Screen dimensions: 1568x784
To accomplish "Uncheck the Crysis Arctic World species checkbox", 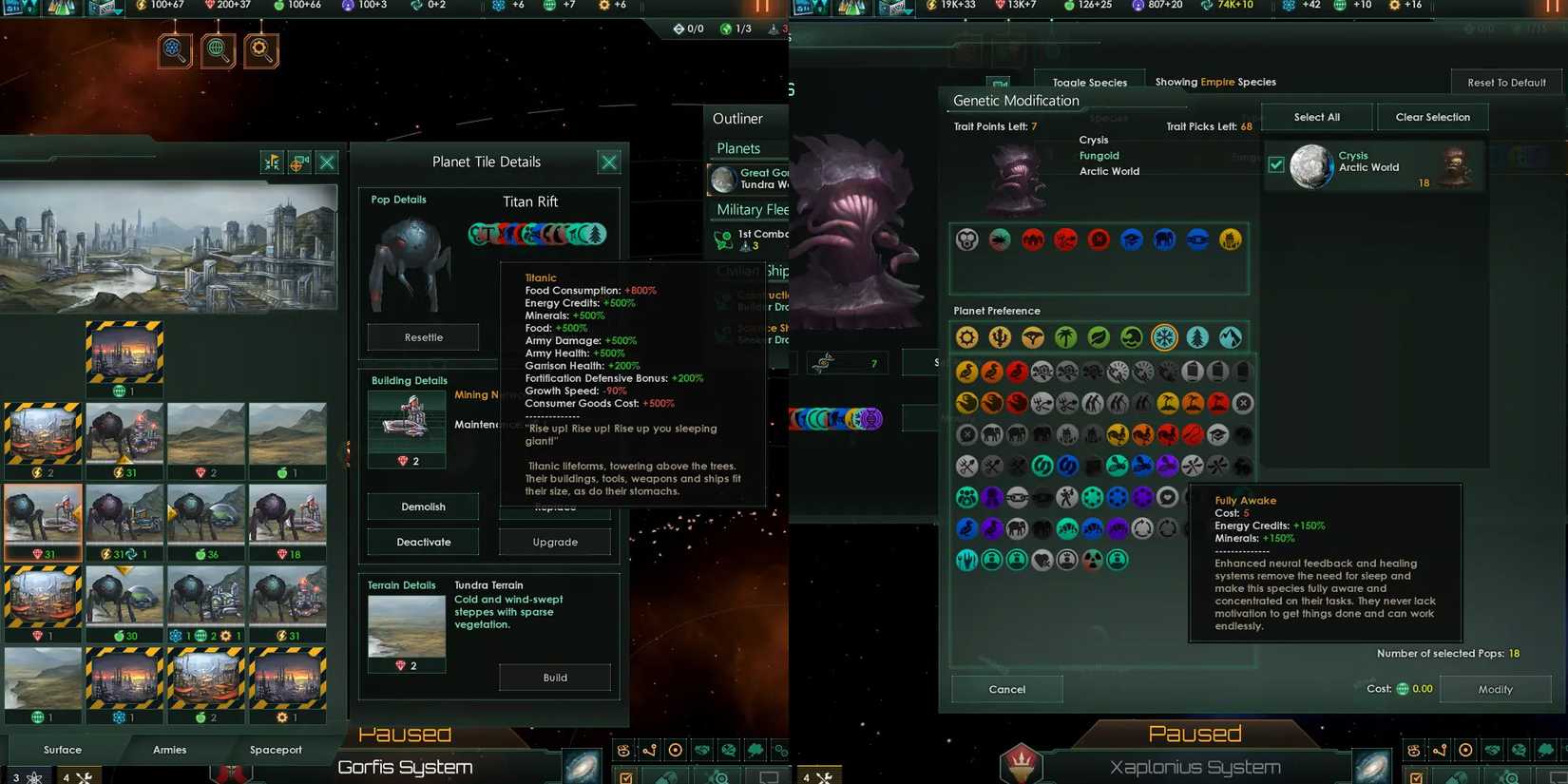I will click(1275, 163).
